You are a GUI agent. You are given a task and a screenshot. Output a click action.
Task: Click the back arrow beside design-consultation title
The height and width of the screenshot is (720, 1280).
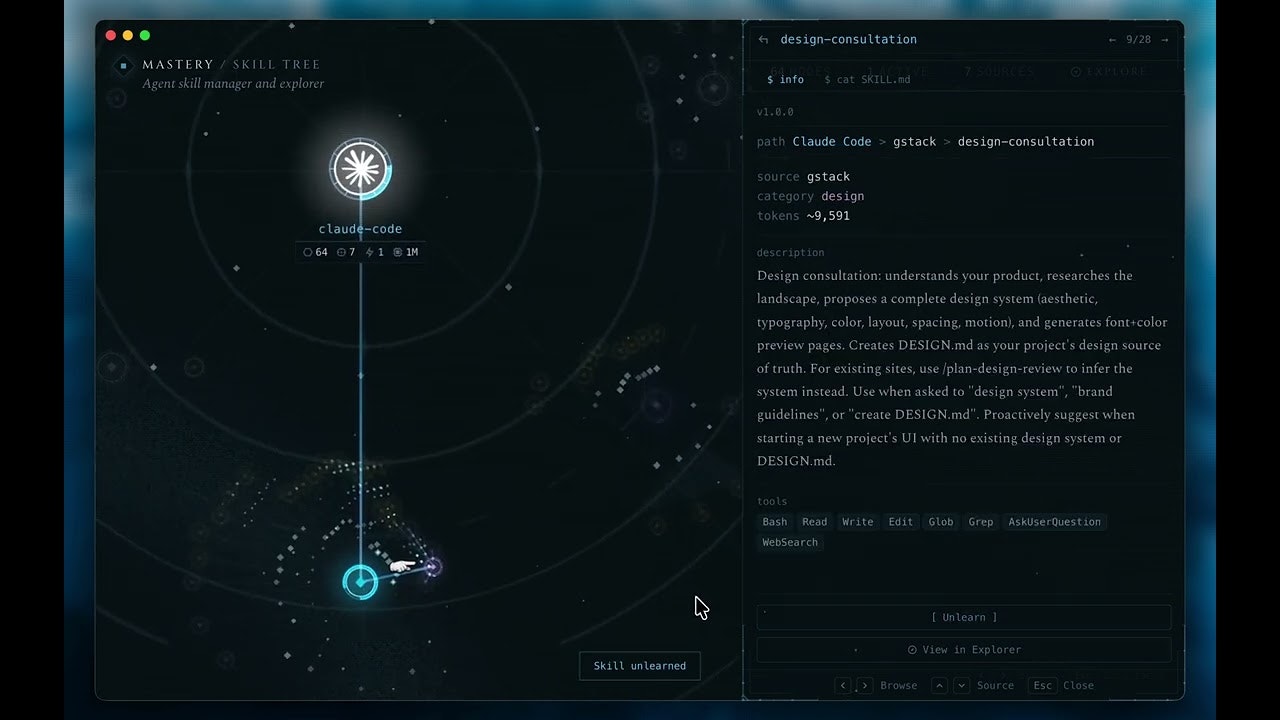761,39
